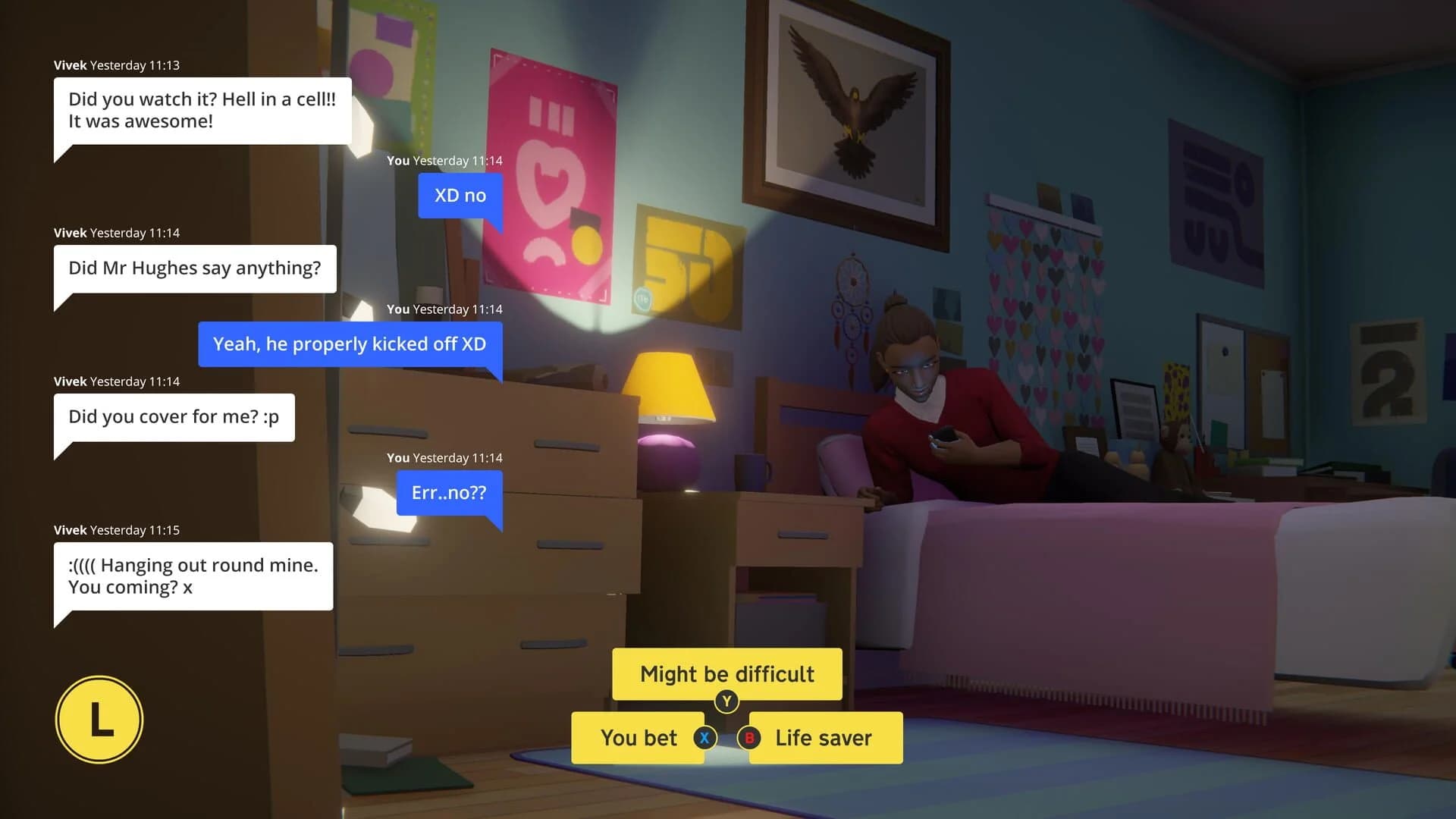Click the red B controller button icon

tap(749, 737)
